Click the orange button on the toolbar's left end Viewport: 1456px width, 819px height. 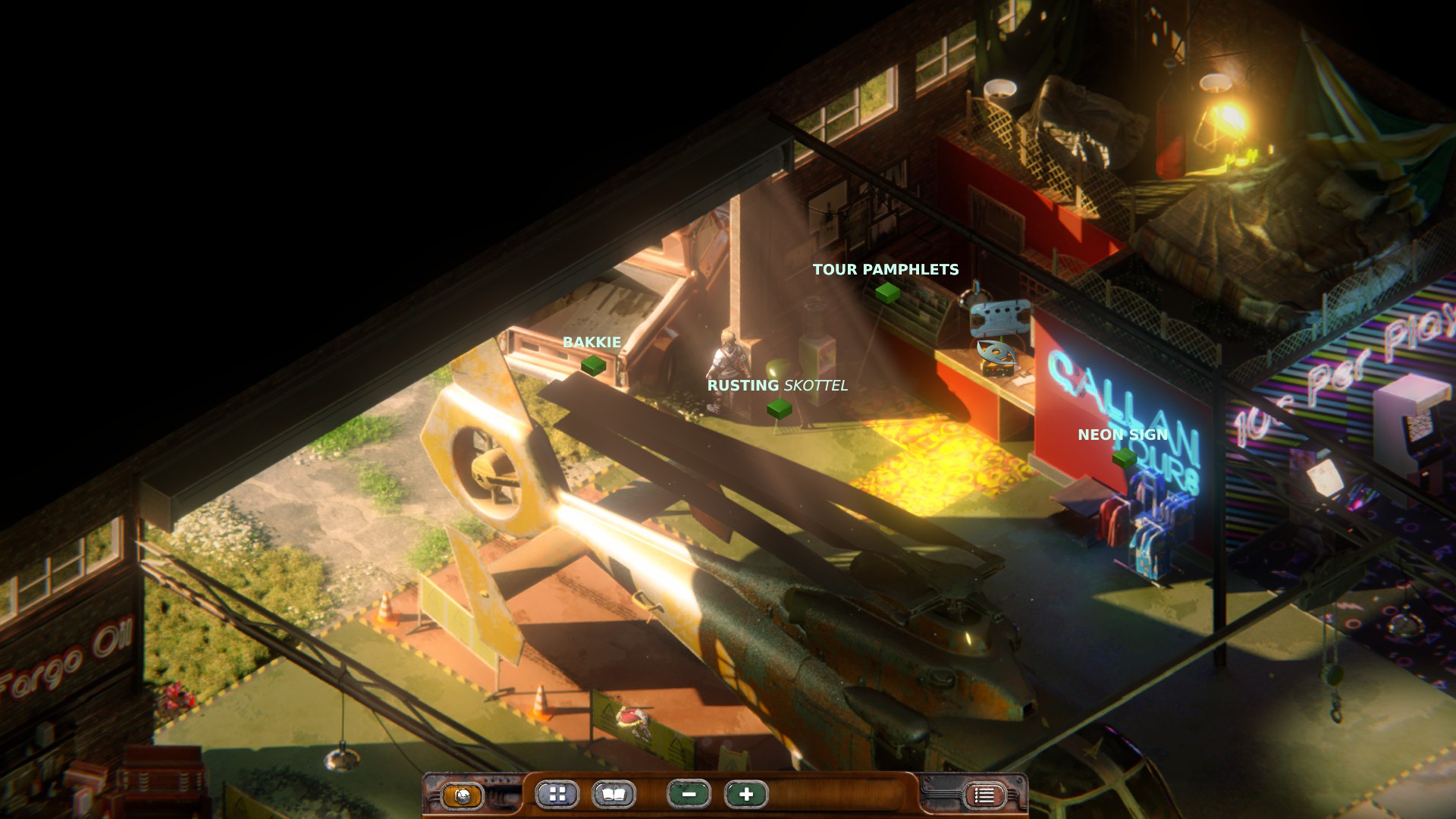click(x=462, y=795)
